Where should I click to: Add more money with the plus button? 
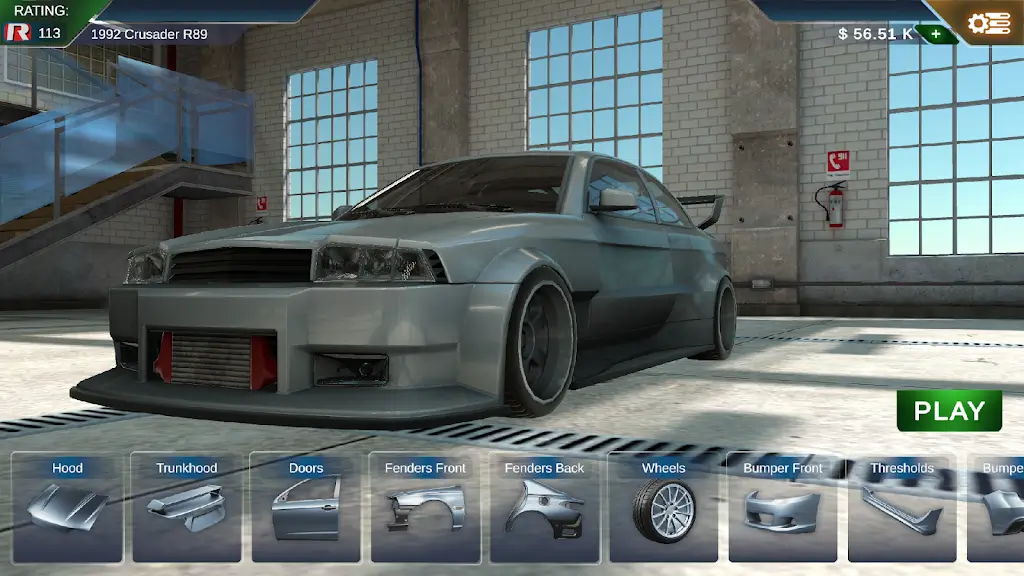(x=935, y=34)
